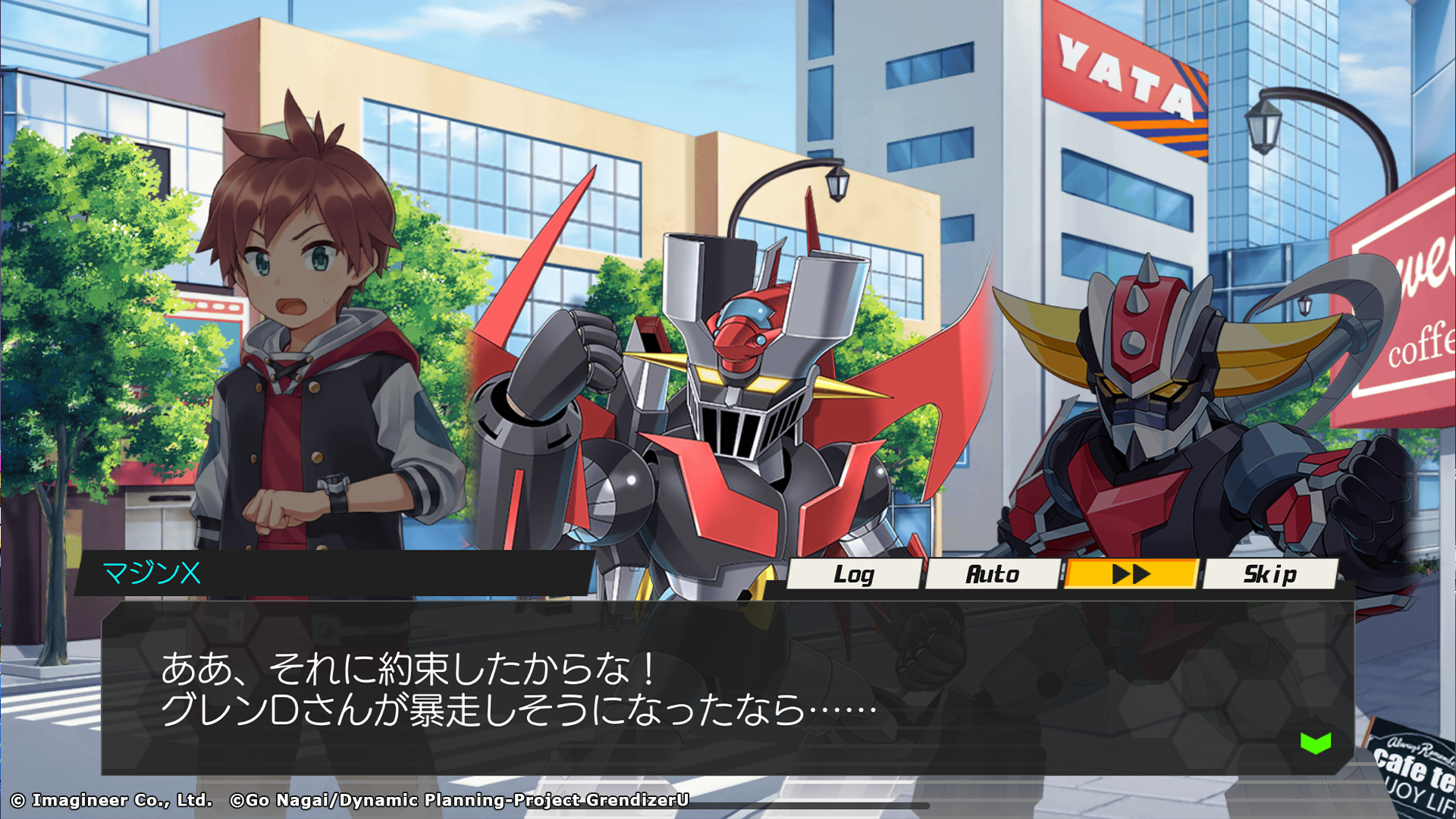The width and height of the screenshot is (1456, 819).
Task: Disable the active fast-forward mode
Action: (x=1130, y=575)
